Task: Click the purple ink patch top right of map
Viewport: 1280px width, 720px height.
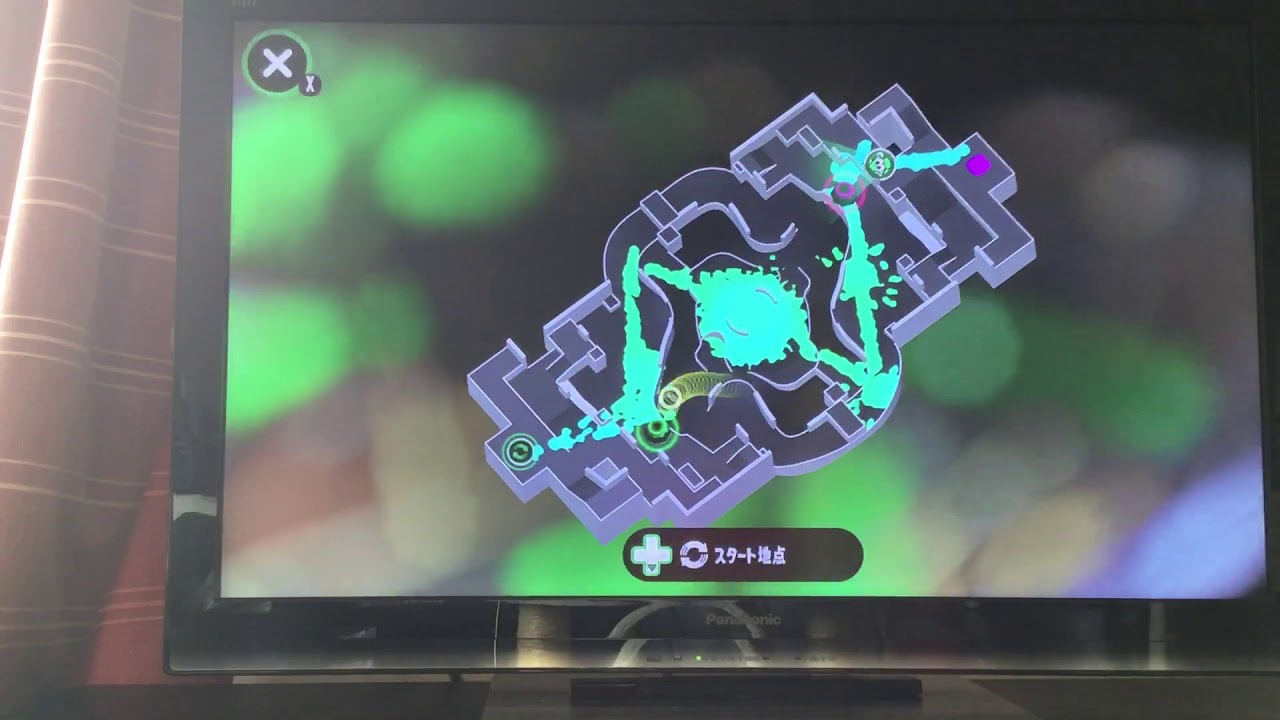Action: [x=978, y=165]
